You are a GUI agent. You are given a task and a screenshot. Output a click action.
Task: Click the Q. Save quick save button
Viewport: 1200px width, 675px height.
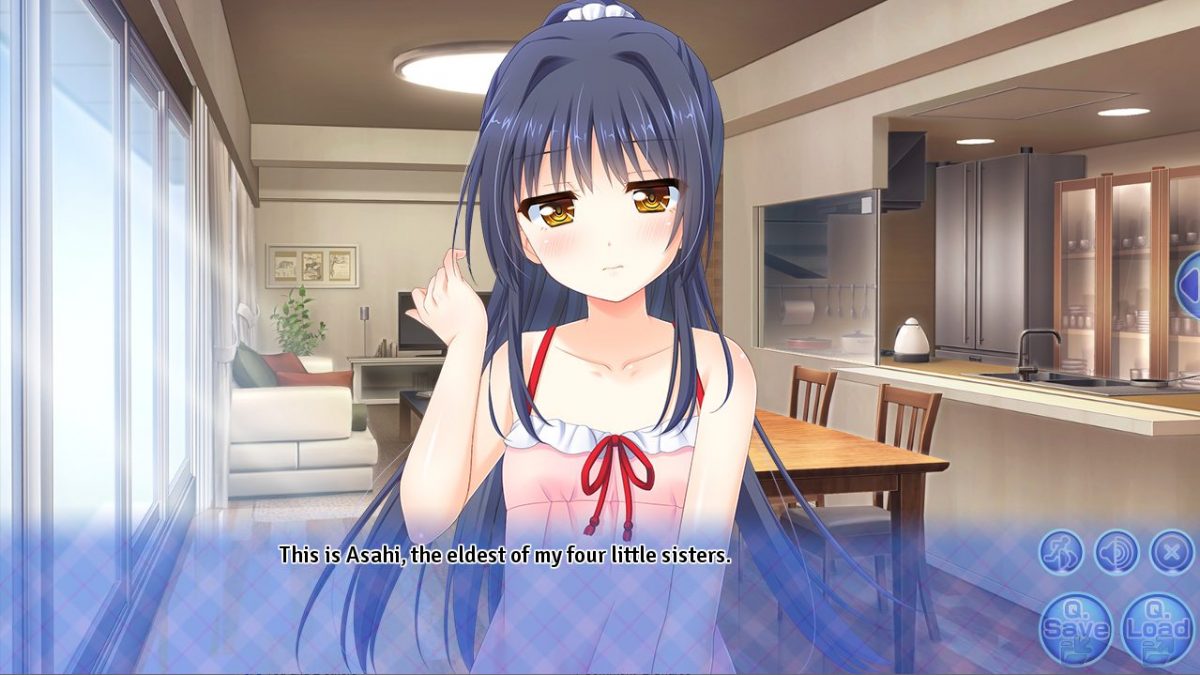pyautogui.click(x=1075, y=629)
